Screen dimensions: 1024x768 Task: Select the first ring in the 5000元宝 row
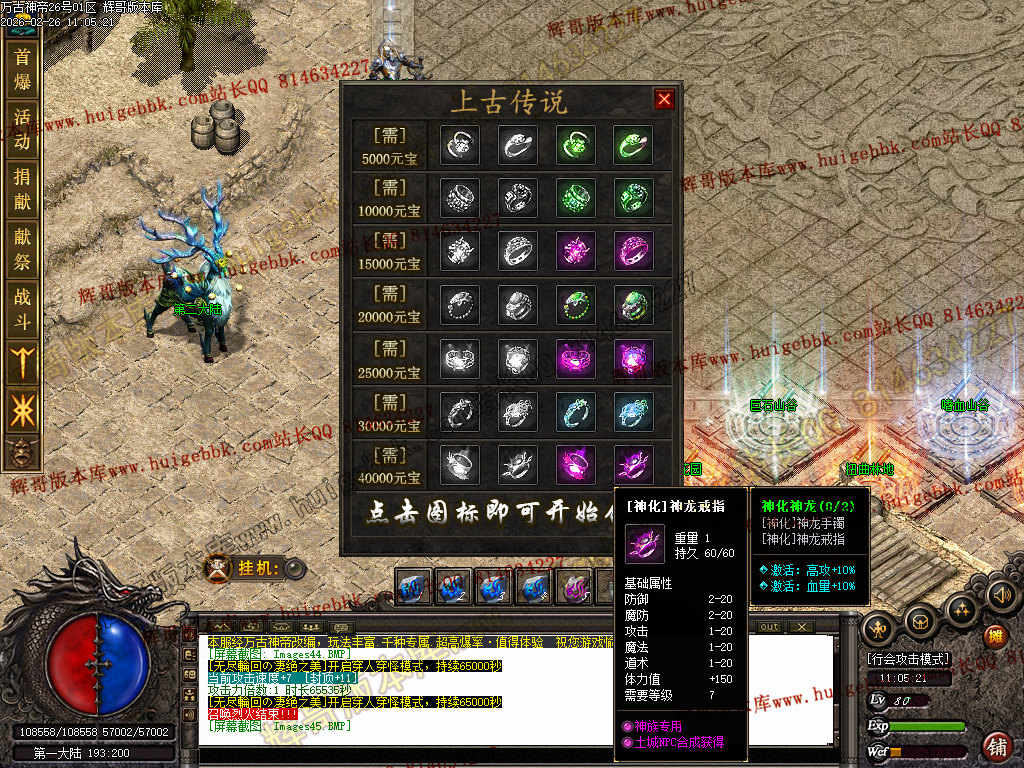coord(460,145)
